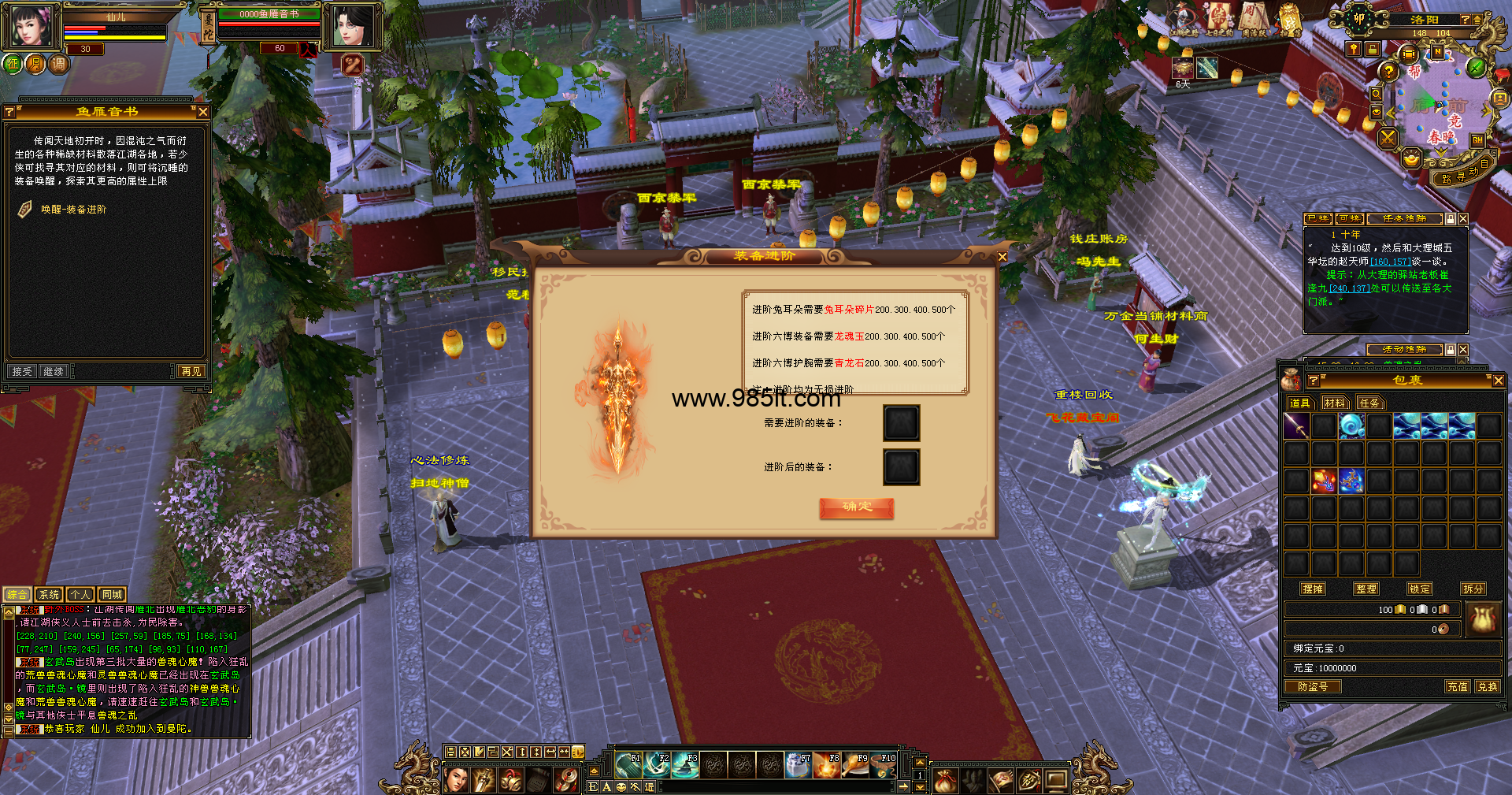Choose the 唤醒-装备进阶 dialogue option
The image size is (1512, 795).
point(73,210)
